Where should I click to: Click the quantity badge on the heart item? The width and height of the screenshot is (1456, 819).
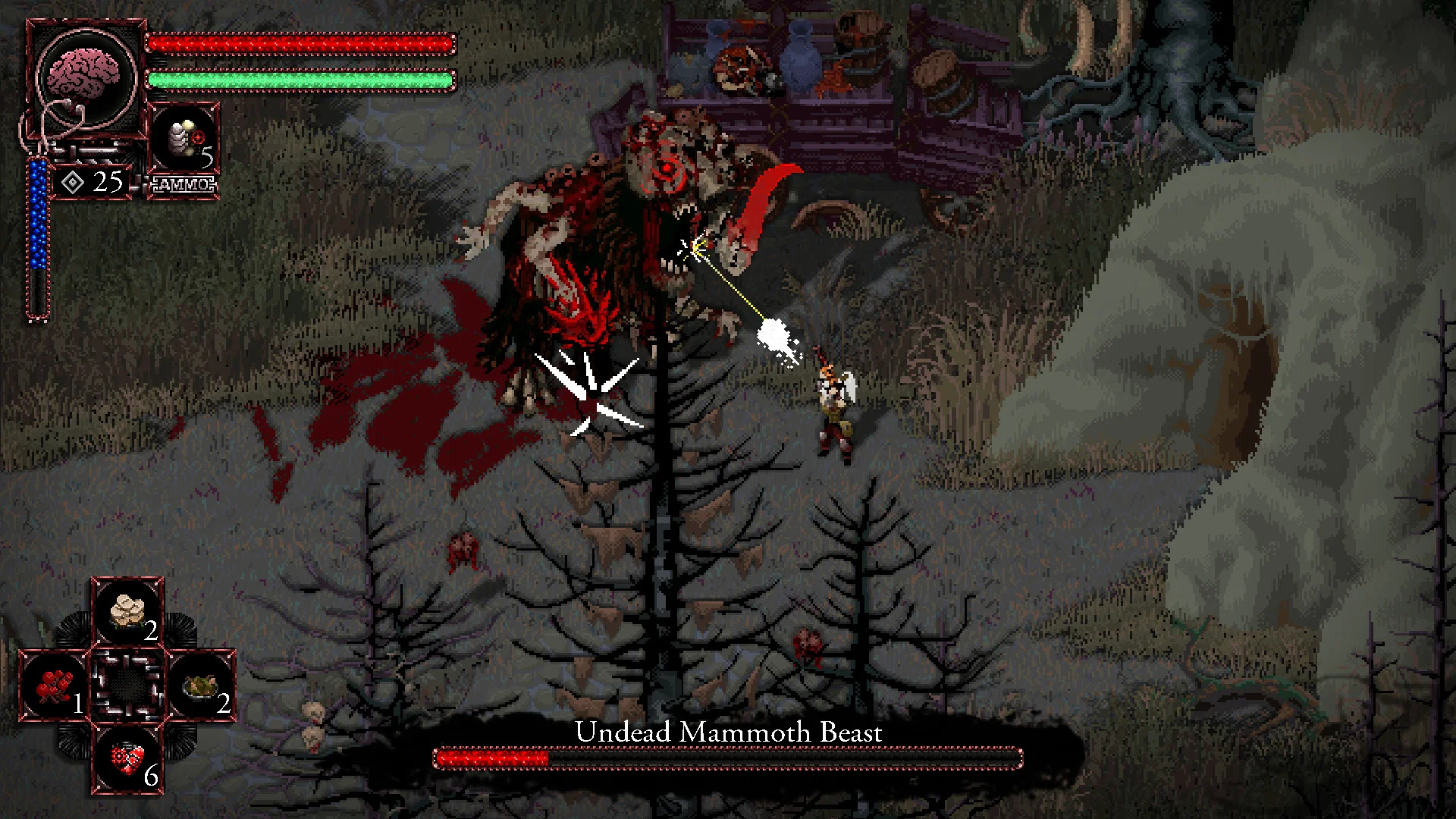pyautogui.click(x=151, y=776)
